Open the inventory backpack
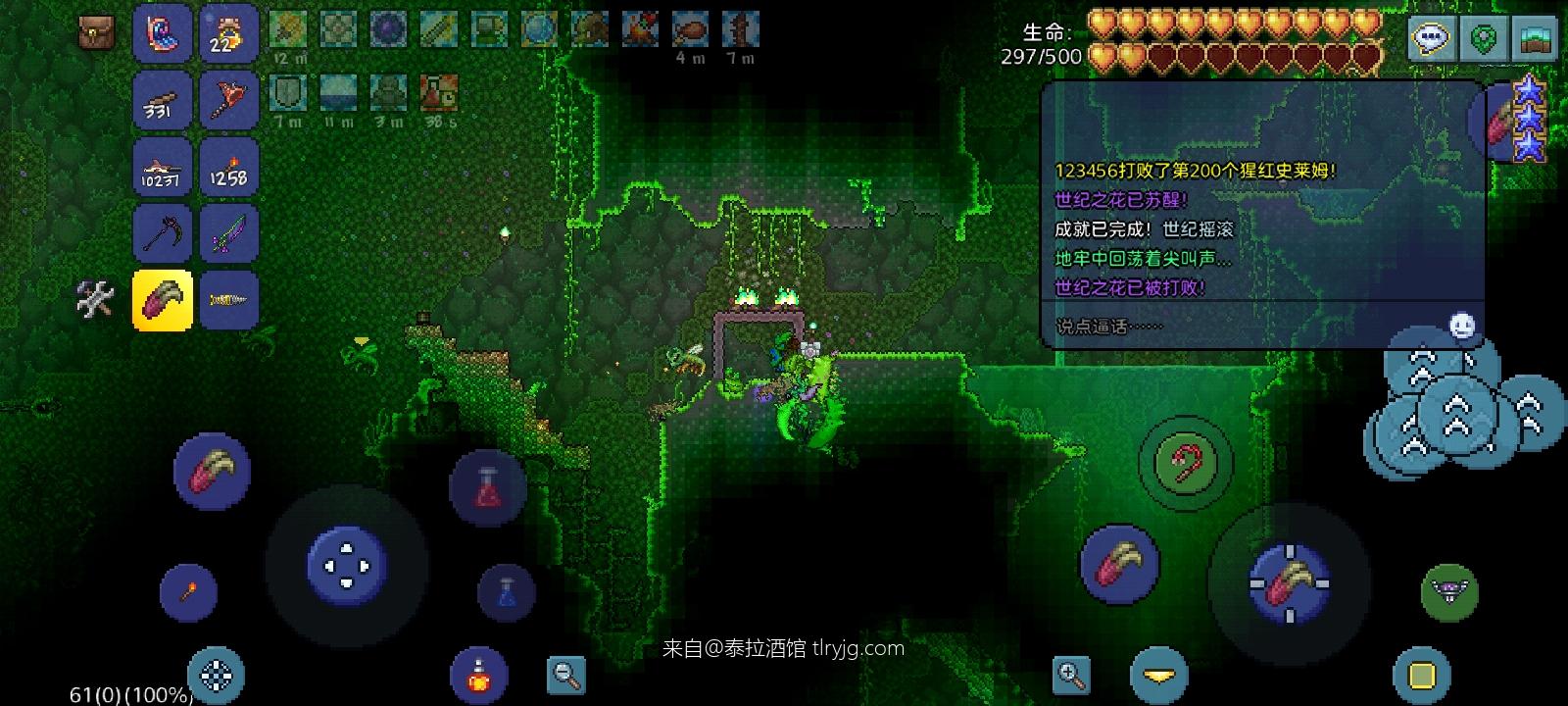1568x706 pixels. pyautogui.click(x=96, y=32)
